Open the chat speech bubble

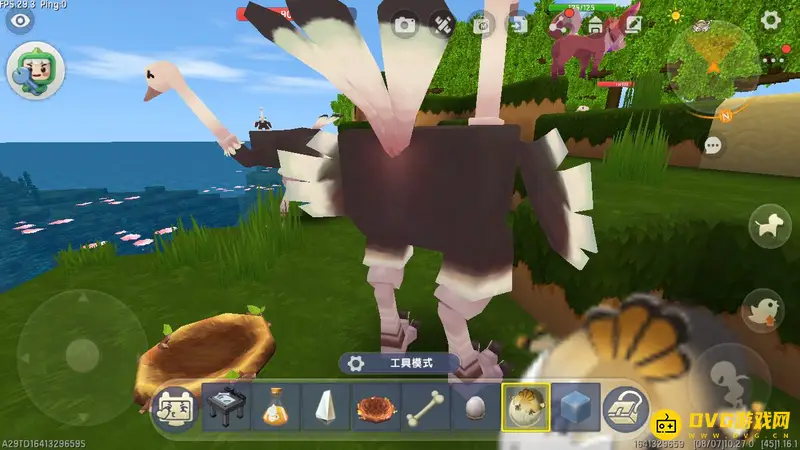713,146
